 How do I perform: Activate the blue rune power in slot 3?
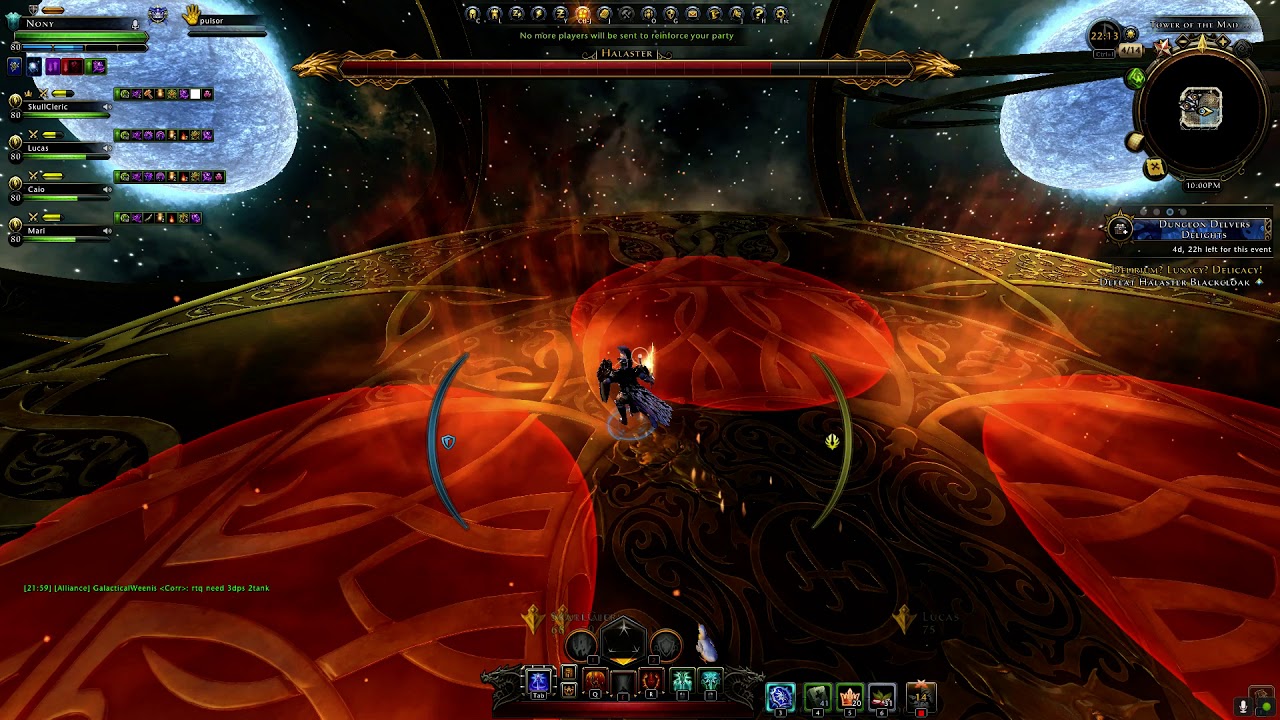coord(780,696)
